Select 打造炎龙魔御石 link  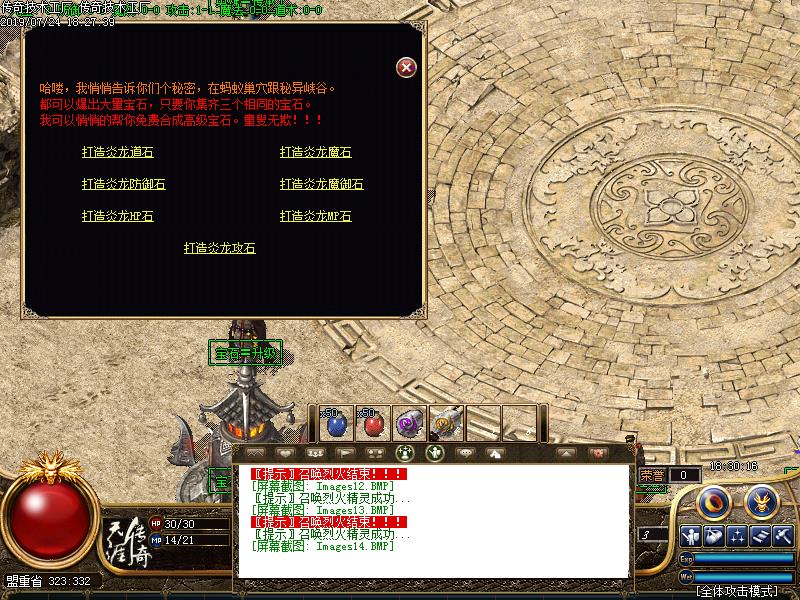(x=322, y=184)
